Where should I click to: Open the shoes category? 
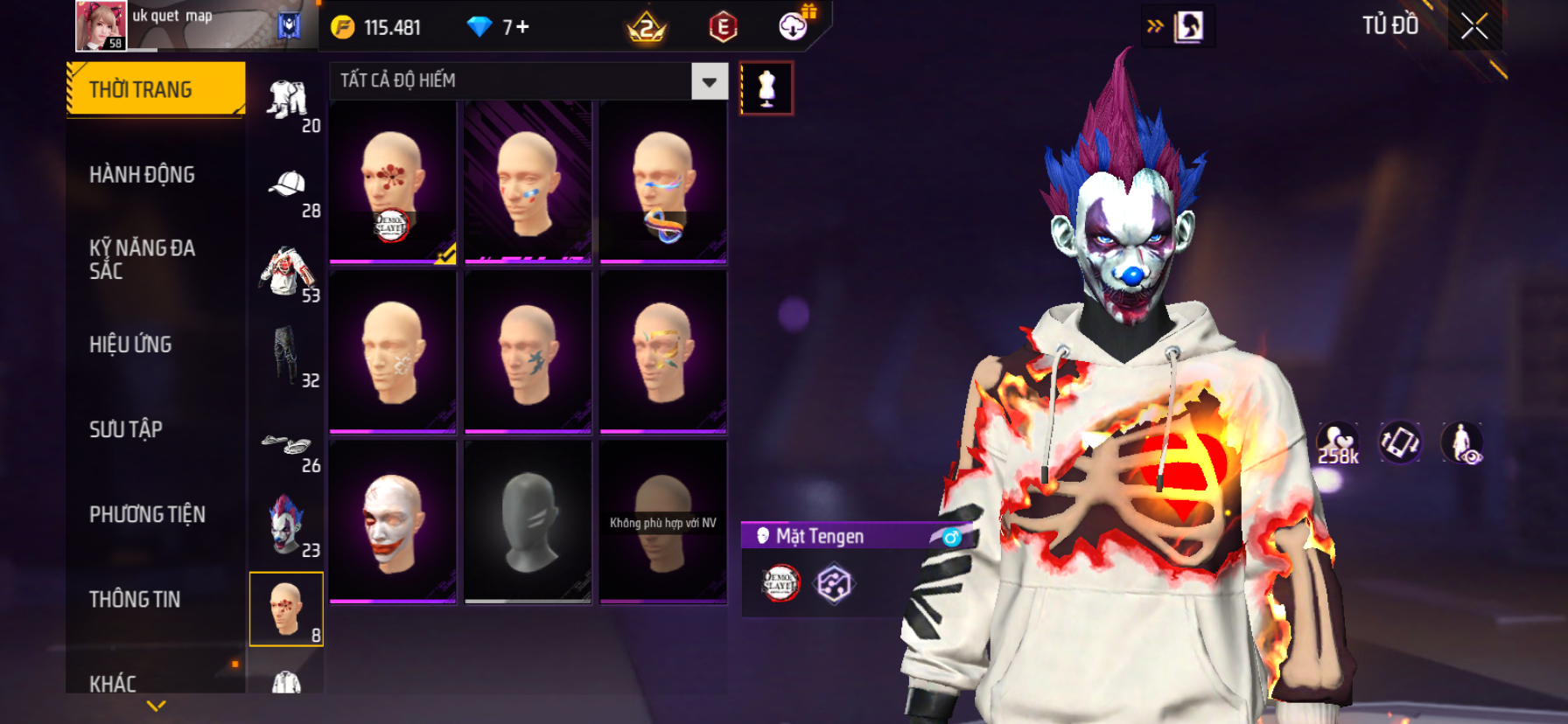[286, 445]
